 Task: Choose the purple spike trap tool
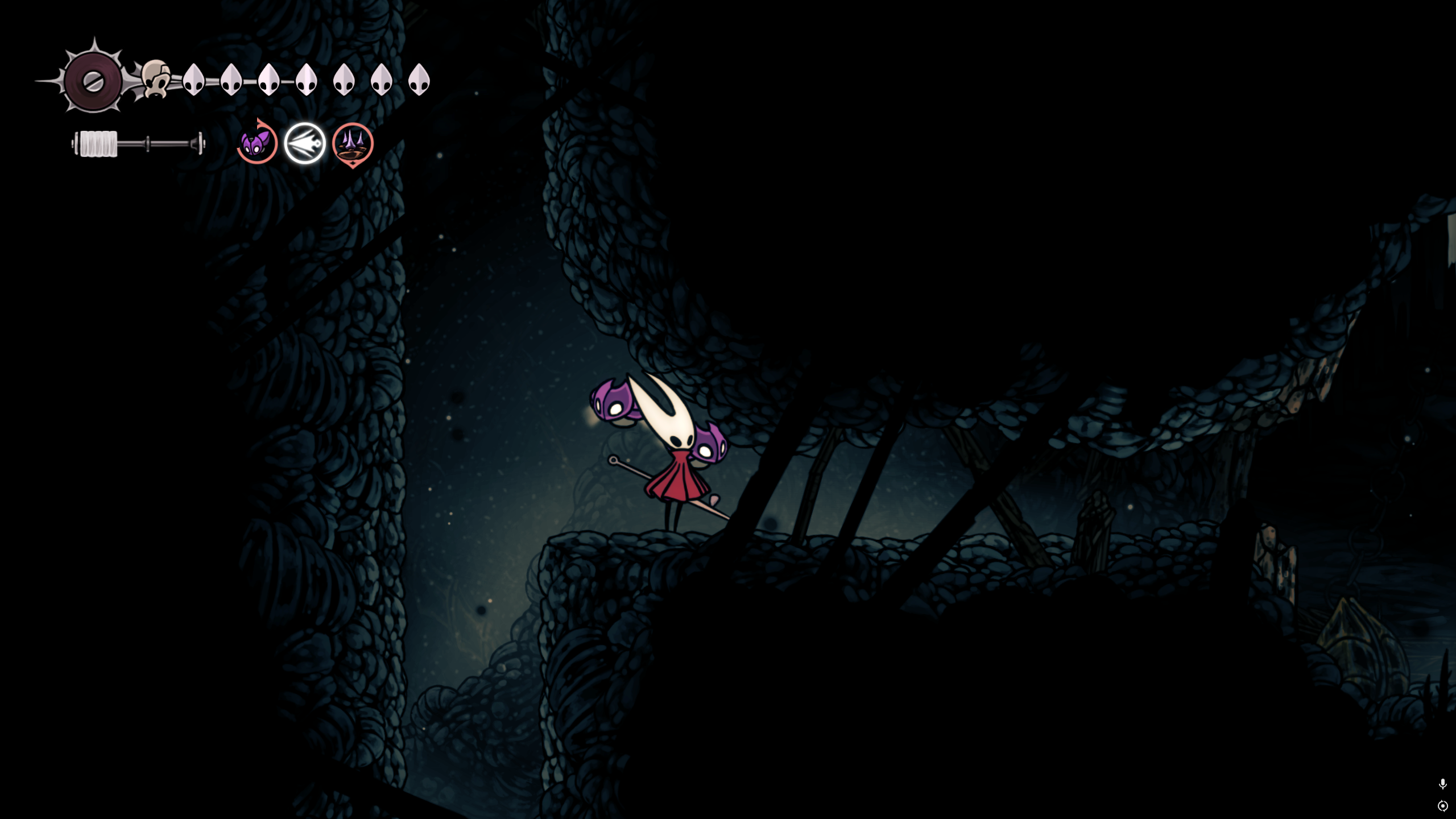[353, 143]
